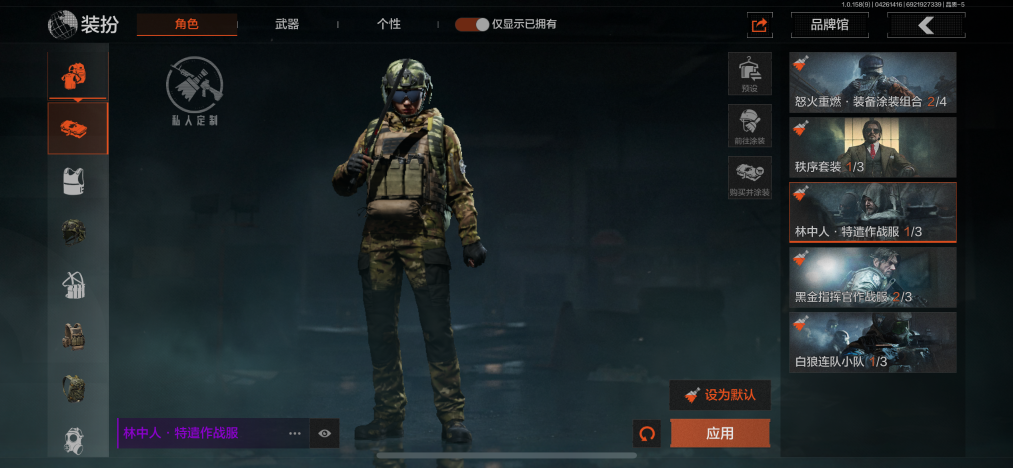Screen dimensions: 1013x468
Task: Click the orange reset rotation icon
Action: [x=647, y=433]
